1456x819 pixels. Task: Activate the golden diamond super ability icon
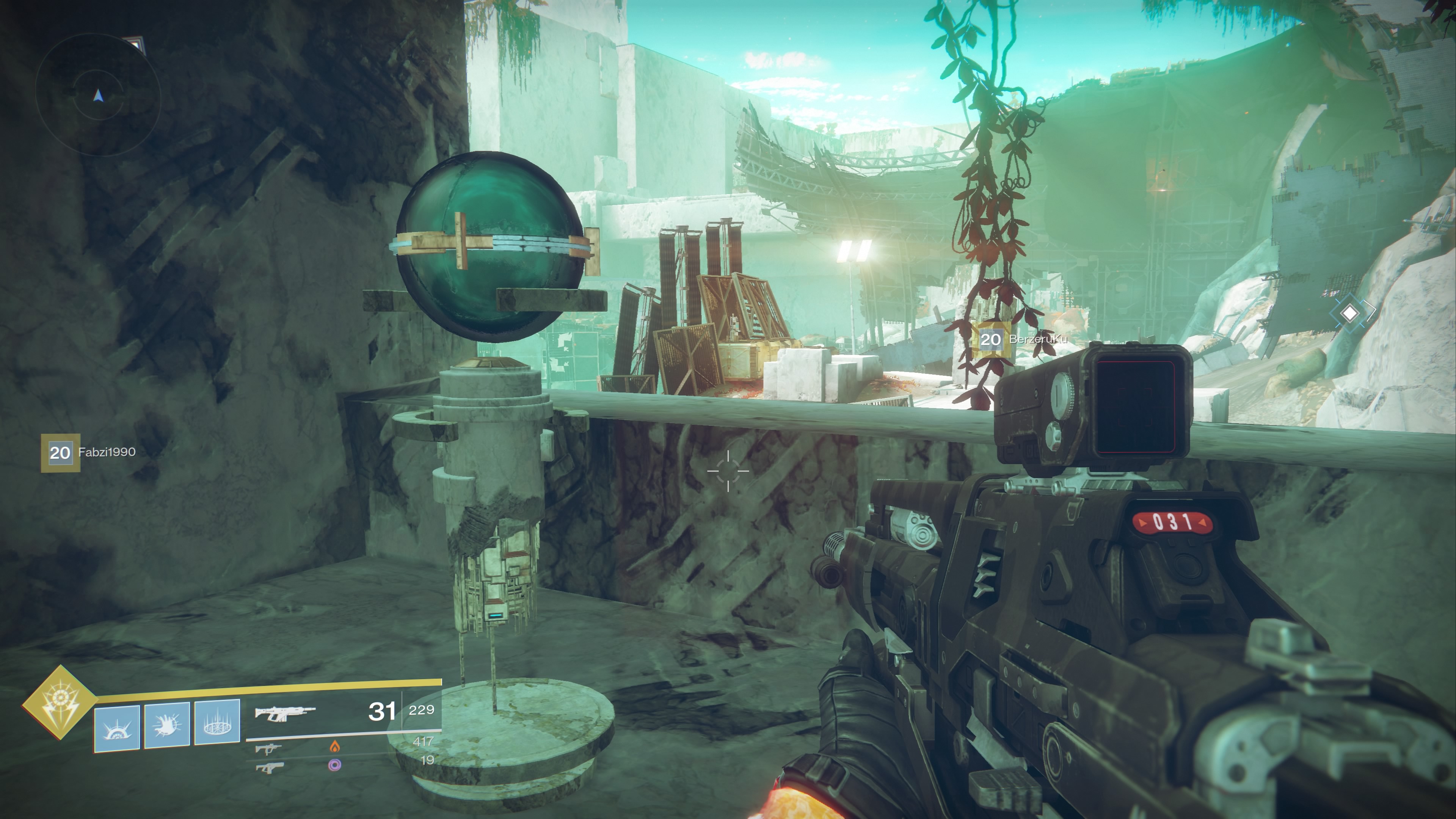60,703
